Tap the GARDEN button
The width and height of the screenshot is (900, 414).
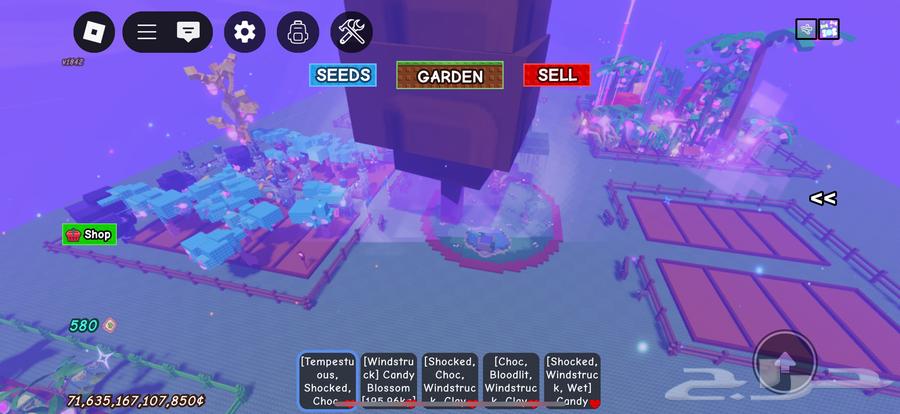[450, 75]
